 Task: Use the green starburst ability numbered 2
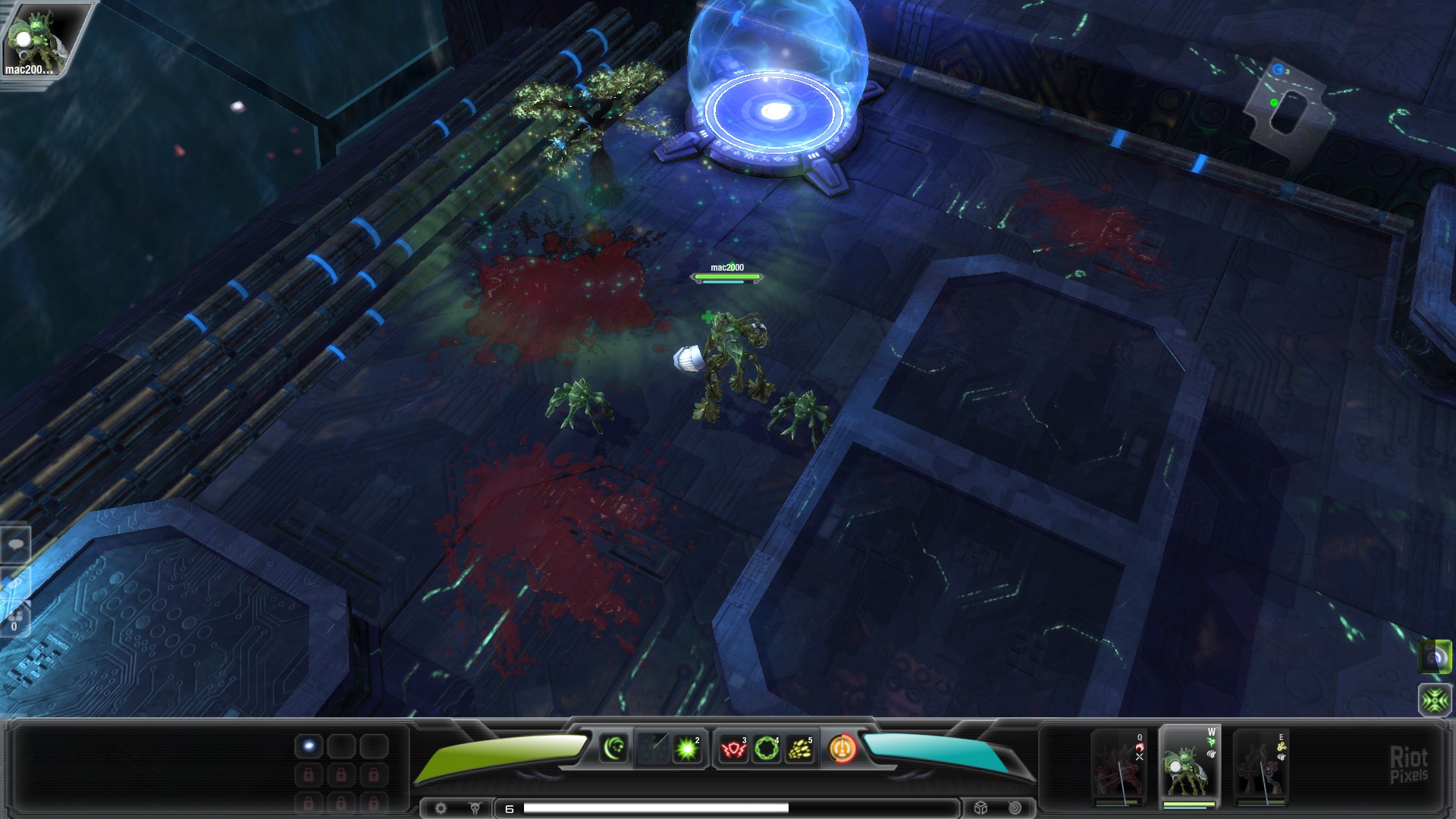click(688, 749)
